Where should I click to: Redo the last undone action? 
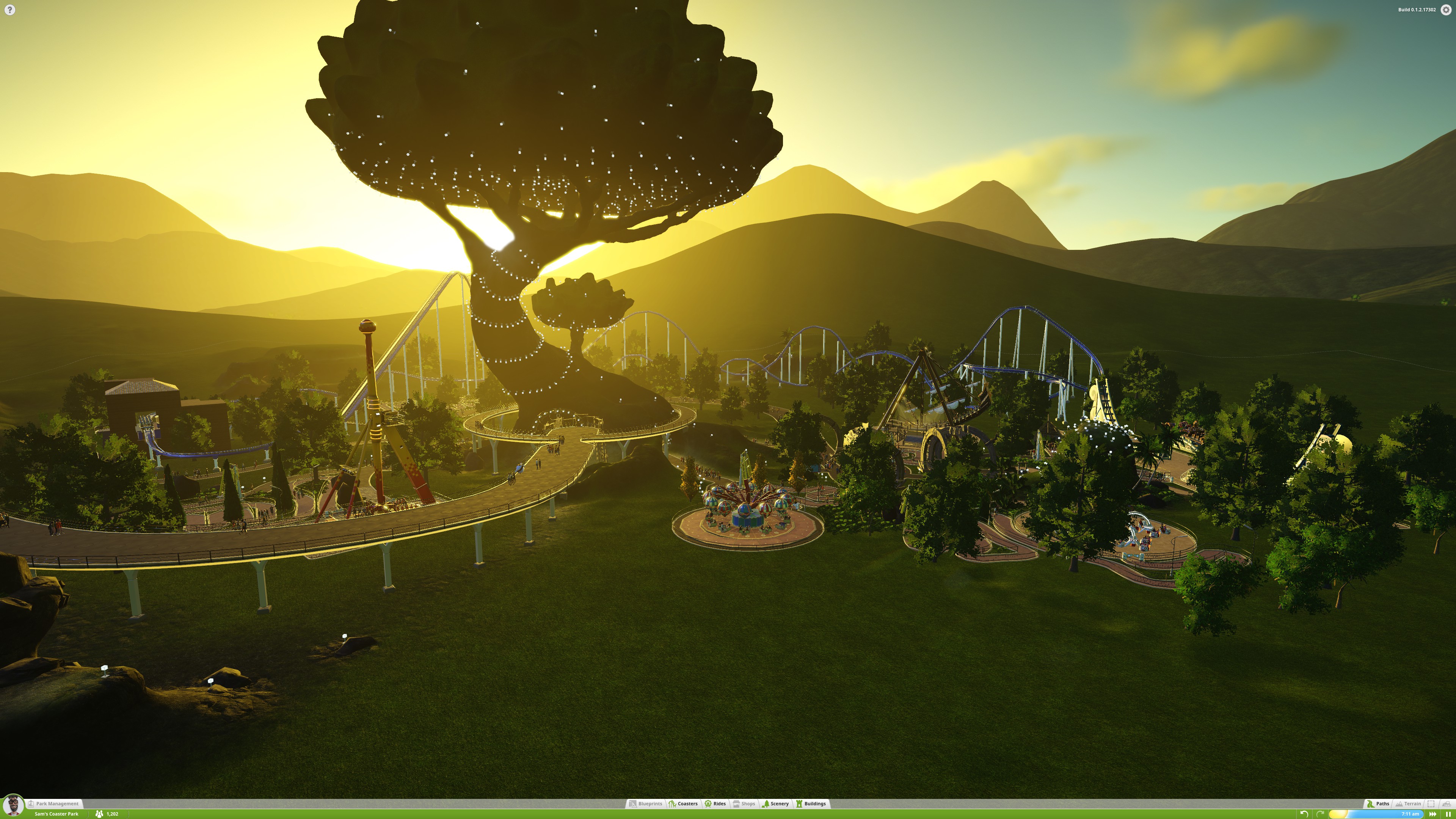click(x=1320, y=814)
